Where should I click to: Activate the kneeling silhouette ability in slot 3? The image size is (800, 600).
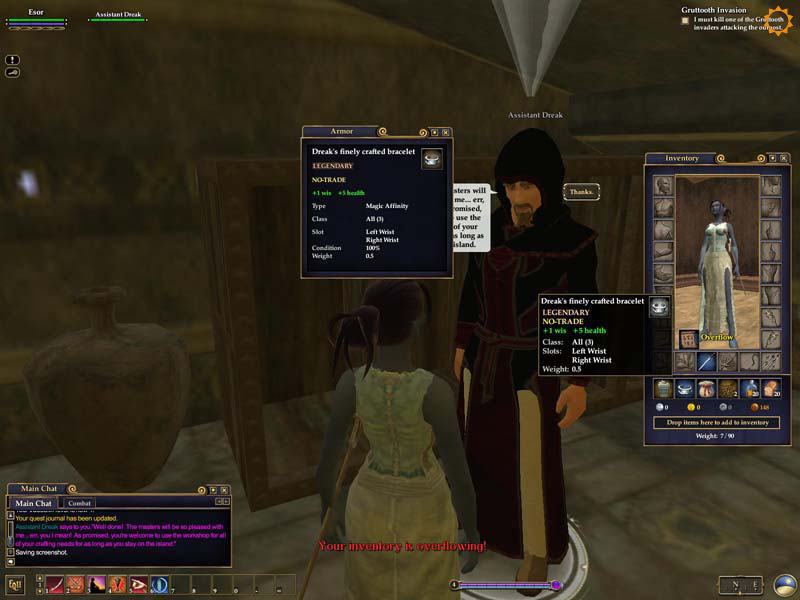pos(98,584)
